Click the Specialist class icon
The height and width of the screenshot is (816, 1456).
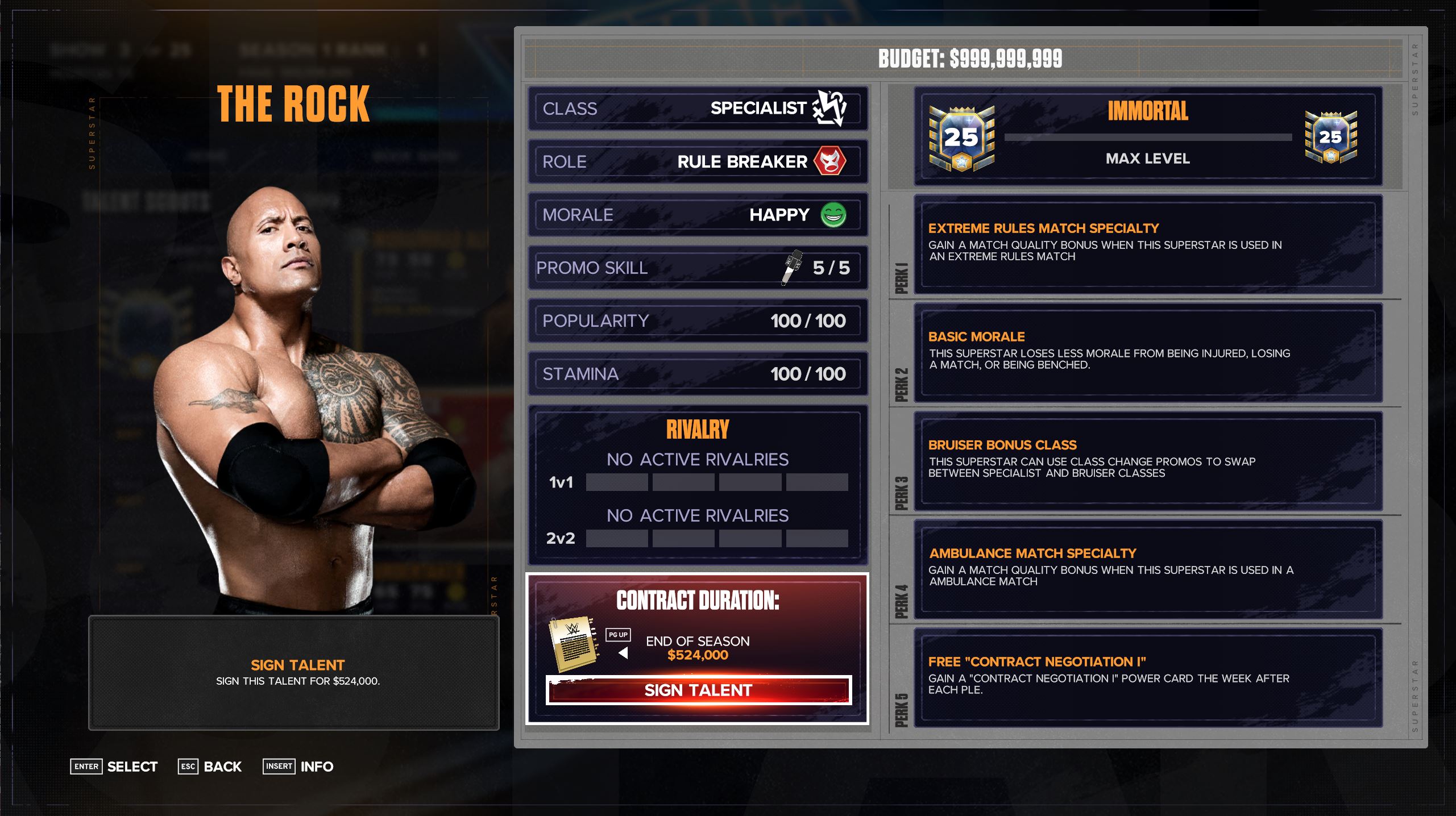click(x=831, y=108)
